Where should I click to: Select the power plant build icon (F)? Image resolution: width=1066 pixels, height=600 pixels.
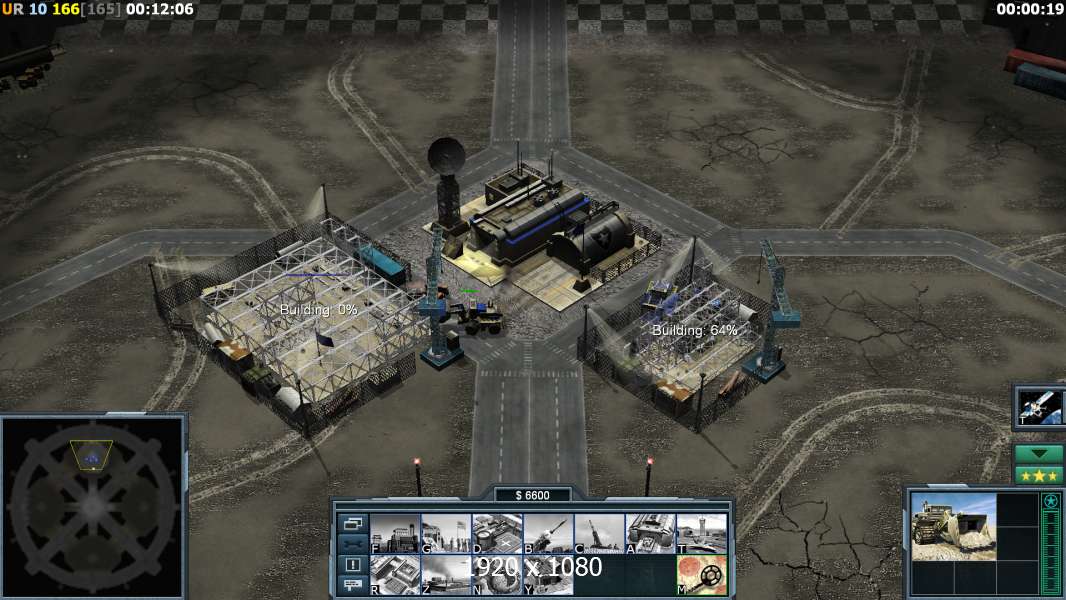click(x=395, y=533)
